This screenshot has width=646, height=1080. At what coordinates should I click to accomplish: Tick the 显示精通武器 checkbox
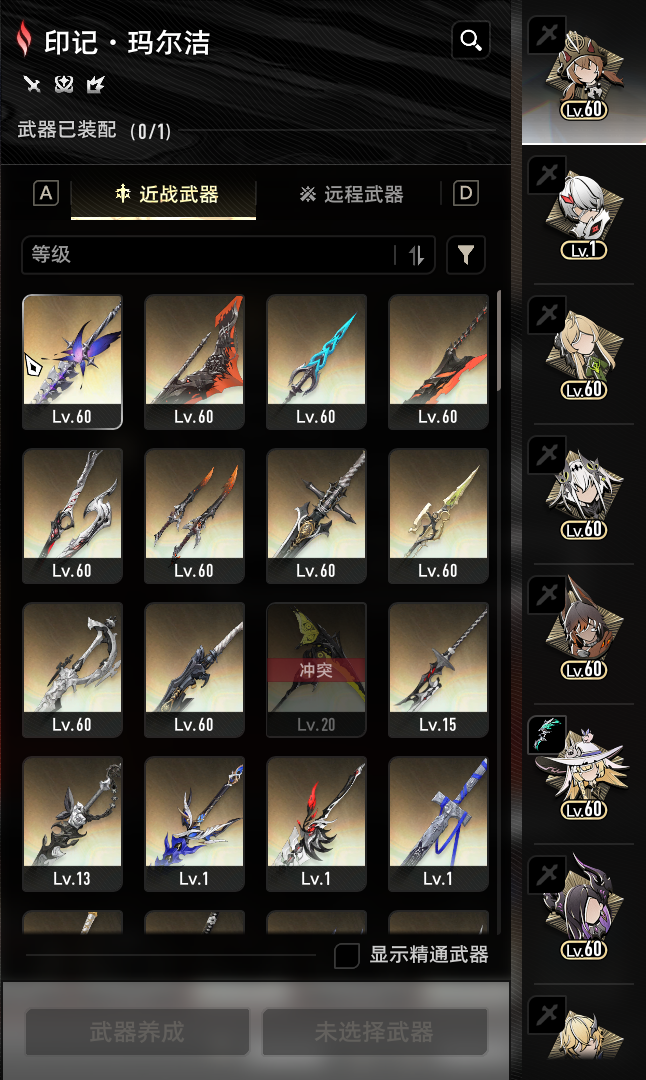point(347,955)
